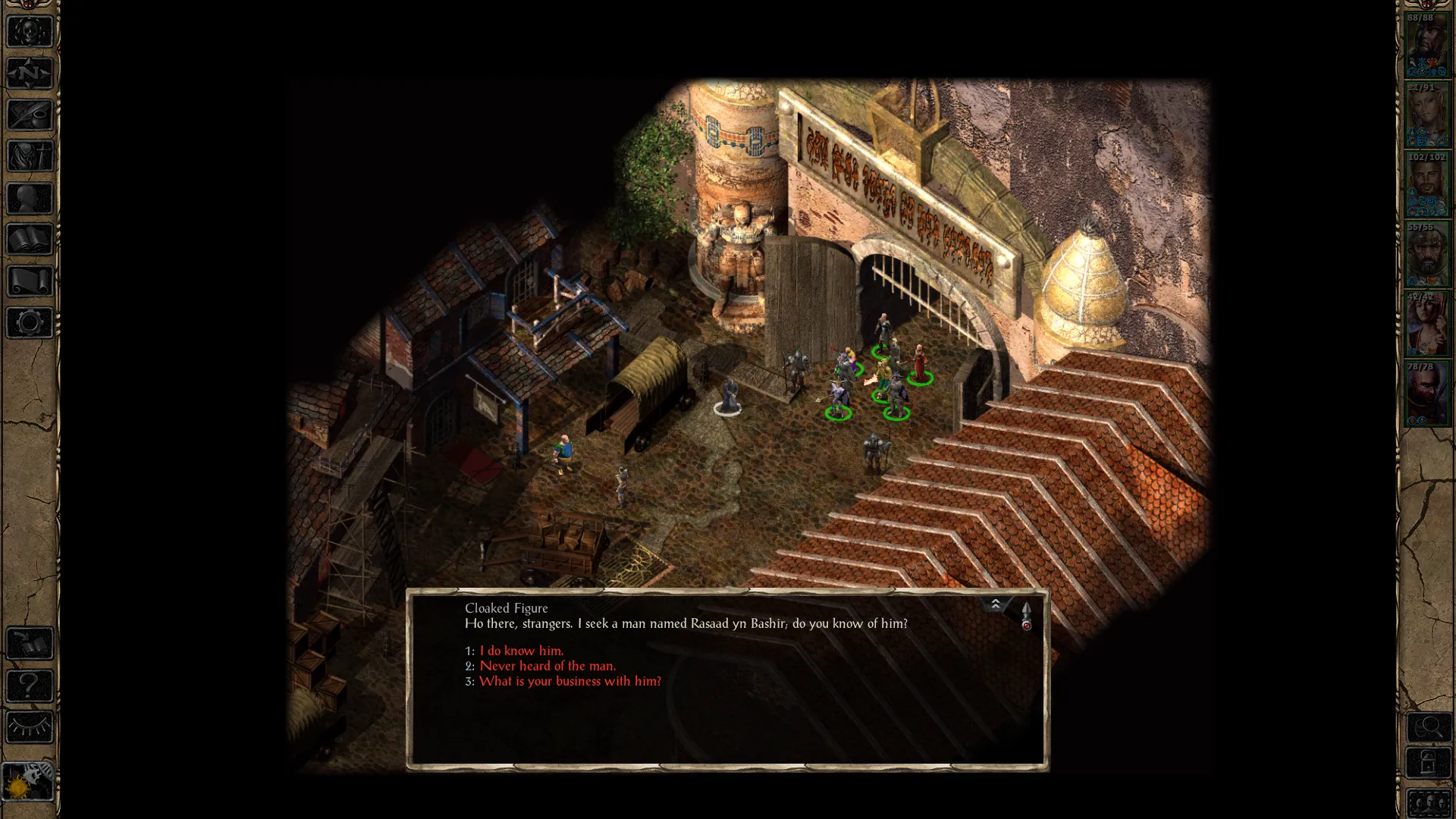The image size is (1456, 819).
Task: Click the magnifying glass zoom button
Action: pyautogui.click(x=1428, y=728)
